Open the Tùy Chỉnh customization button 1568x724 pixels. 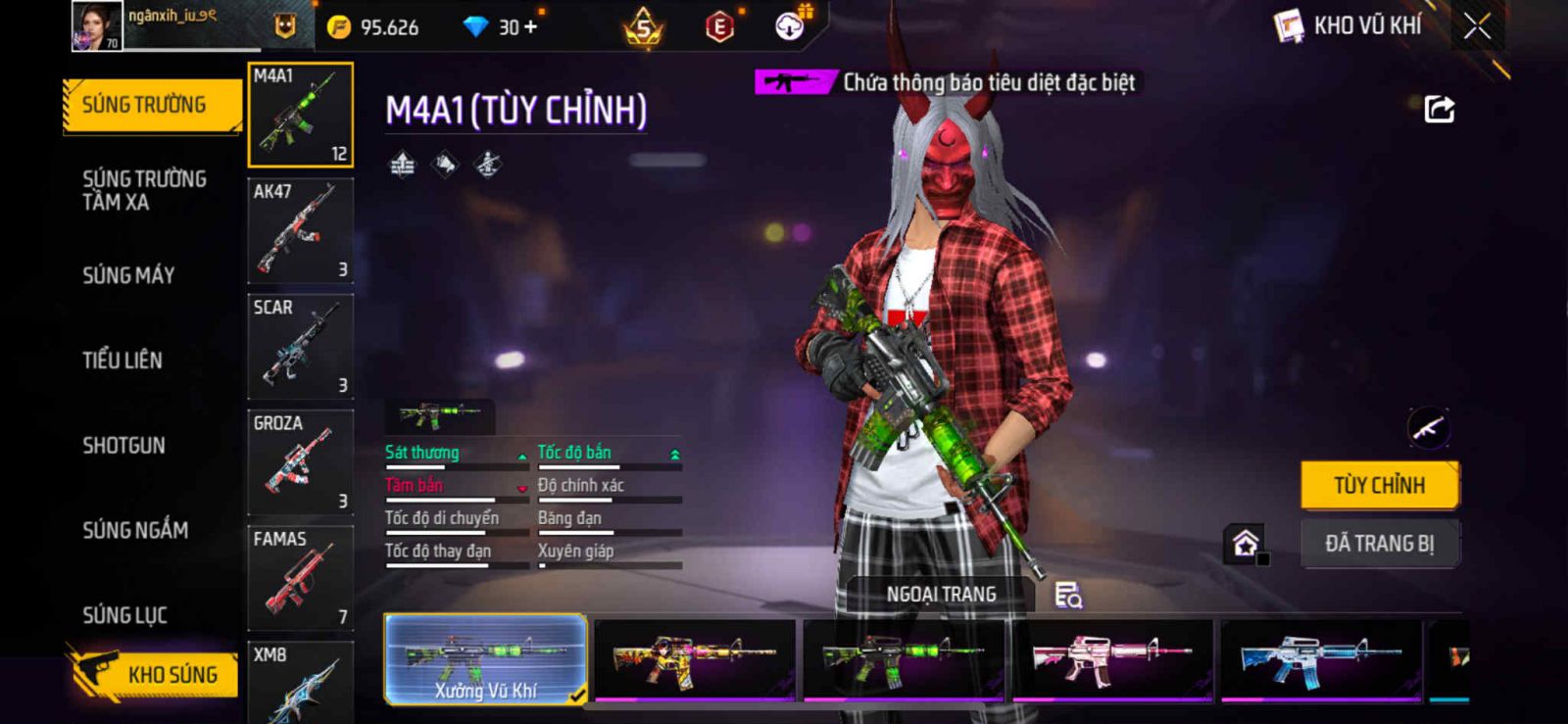click(x=1379, y=485)
